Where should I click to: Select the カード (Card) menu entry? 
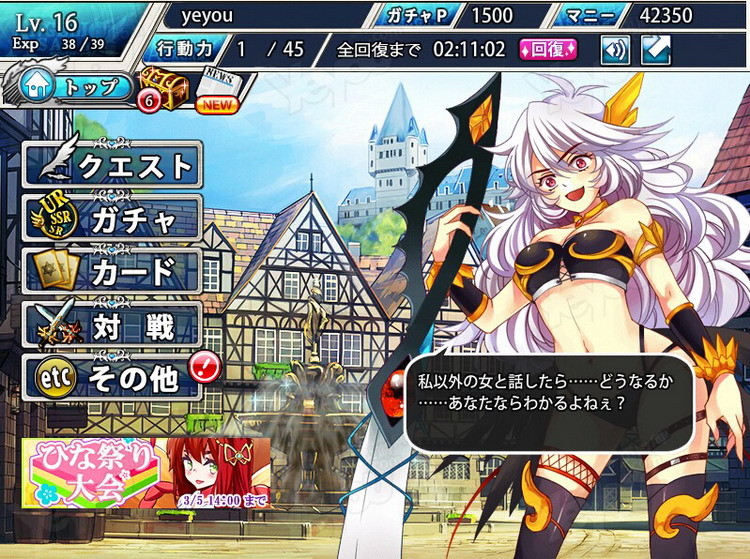point(112,271)
